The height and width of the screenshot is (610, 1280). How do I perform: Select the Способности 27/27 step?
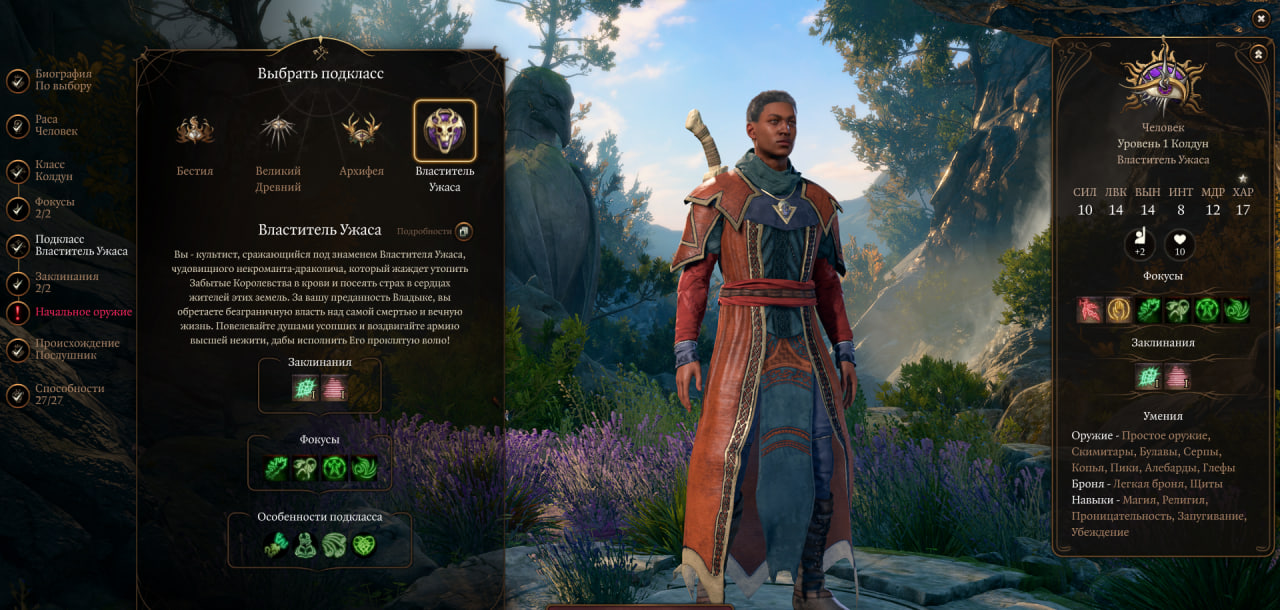[69, 394]
